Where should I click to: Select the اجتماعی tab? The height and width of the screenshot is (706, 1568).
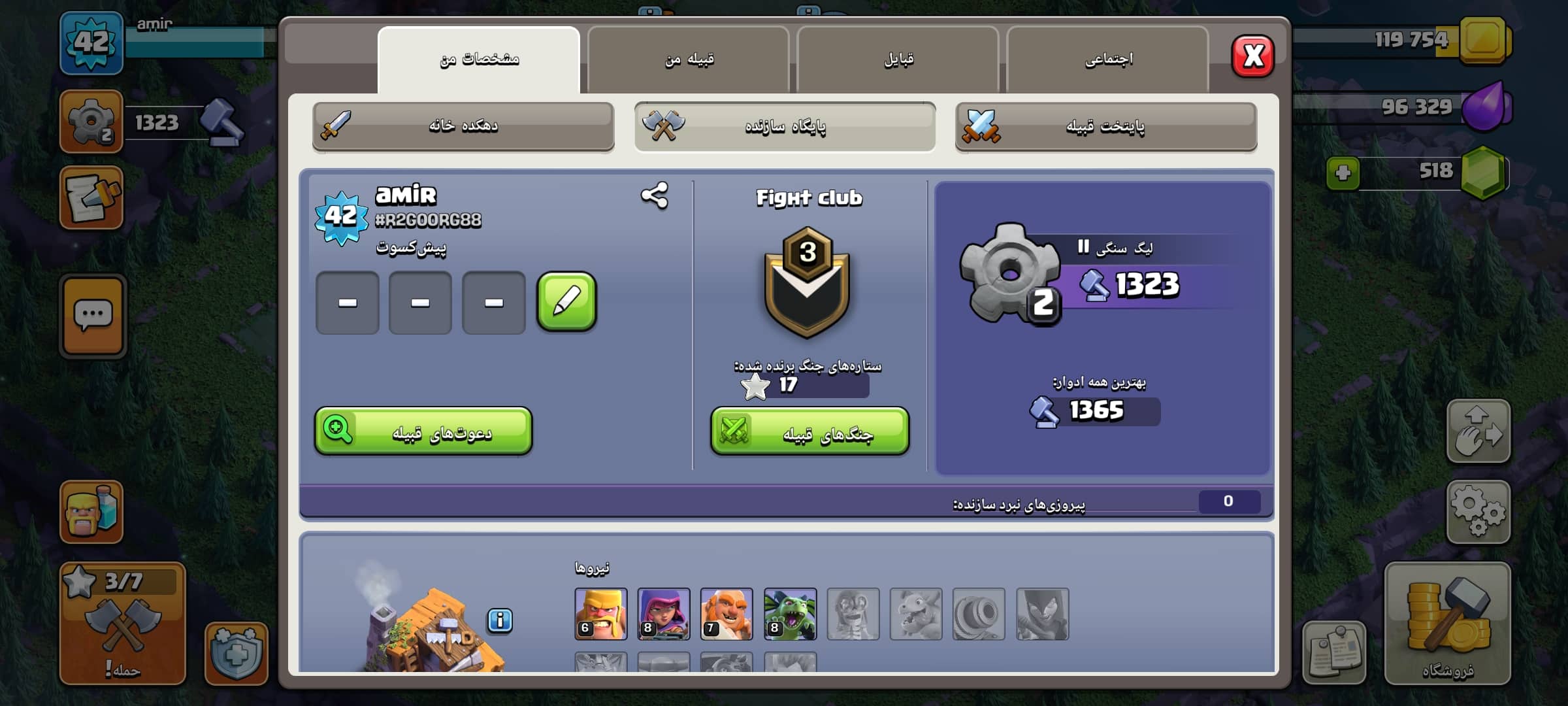point(1108,59)
